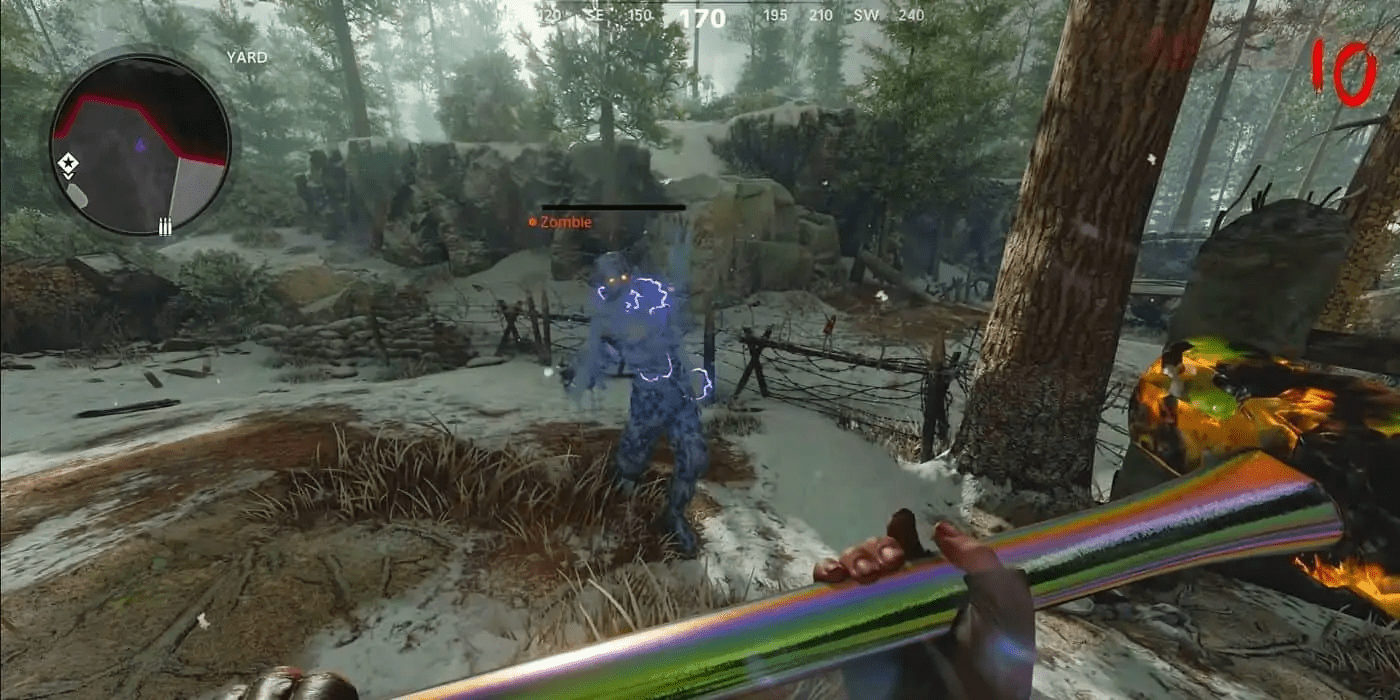Click the circular minimap

point(140,144)
